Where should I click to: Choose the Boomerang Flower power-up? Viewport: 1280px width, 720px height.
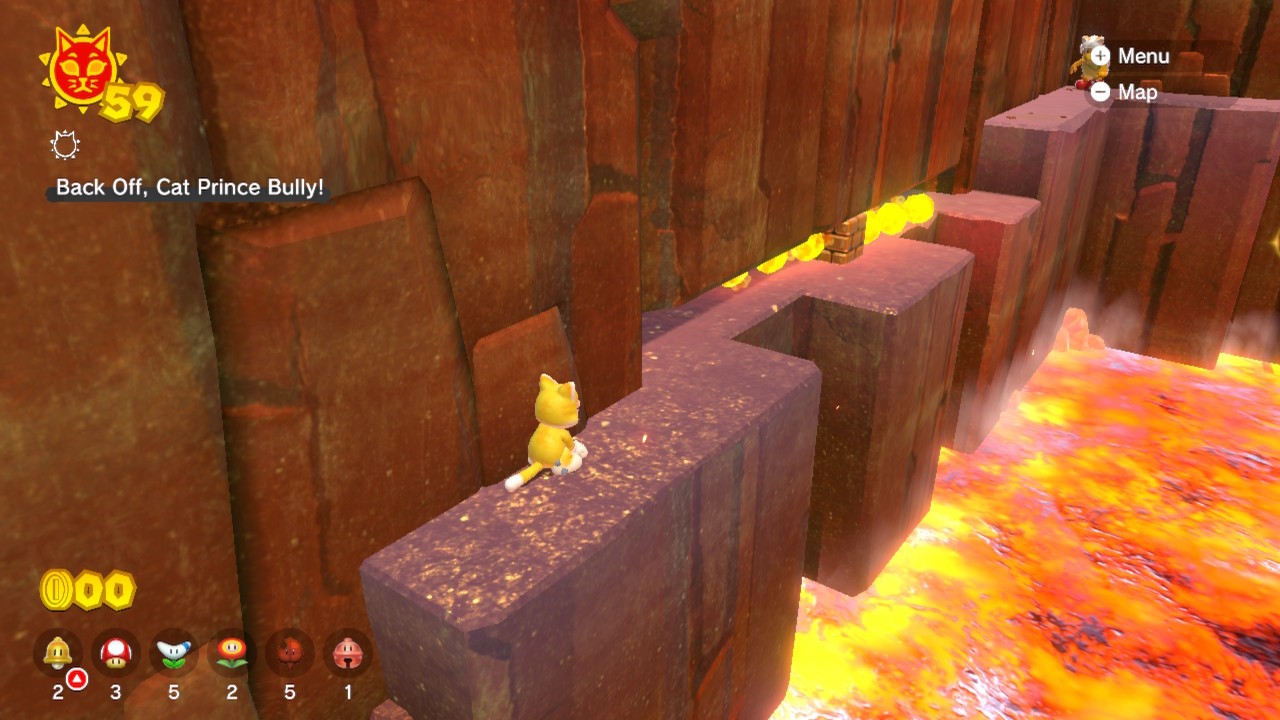(174, 653)
